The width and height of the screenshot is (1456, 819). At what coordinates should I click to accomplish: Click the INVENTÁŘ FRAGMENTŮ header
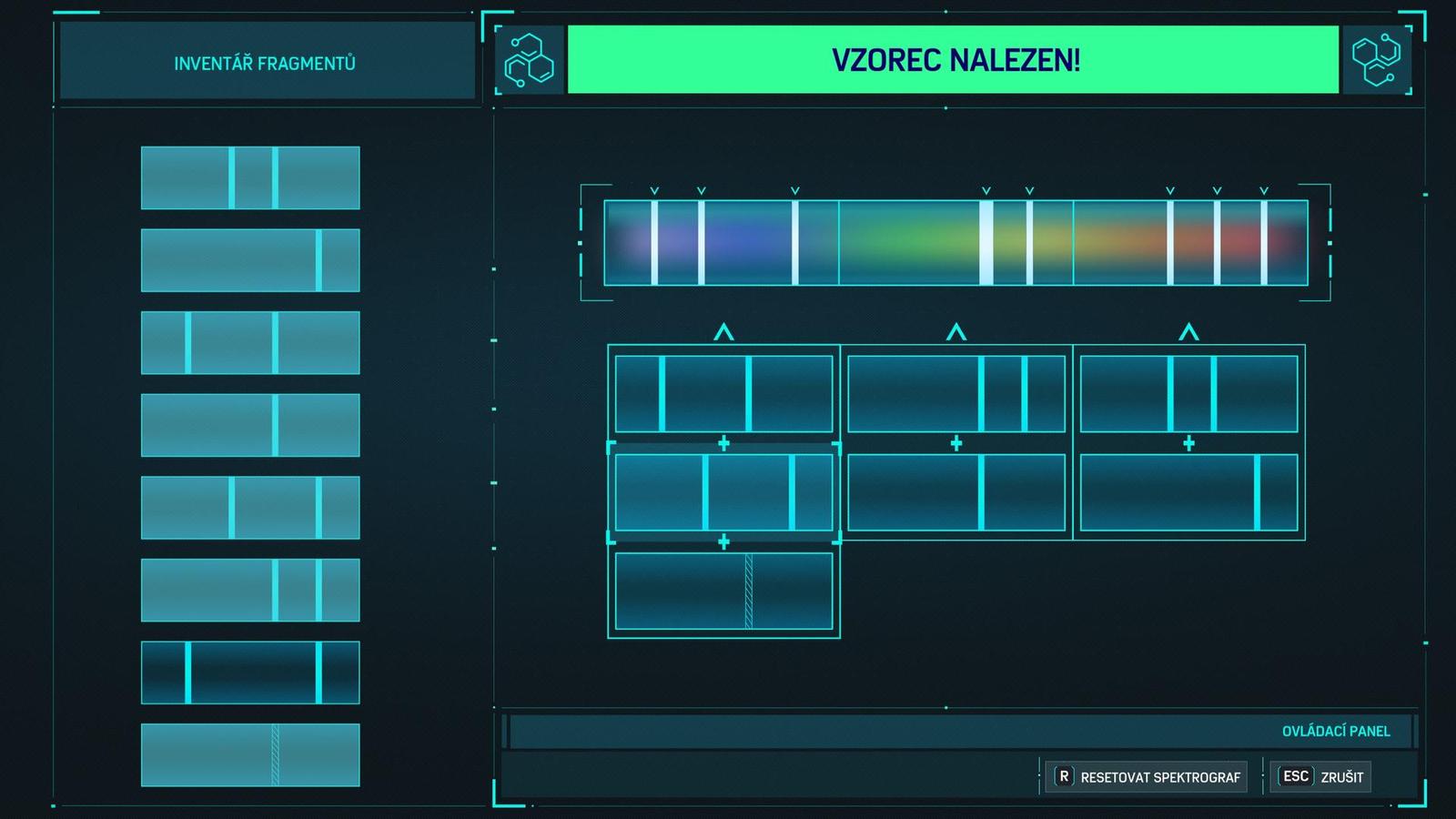coord(264,63)
